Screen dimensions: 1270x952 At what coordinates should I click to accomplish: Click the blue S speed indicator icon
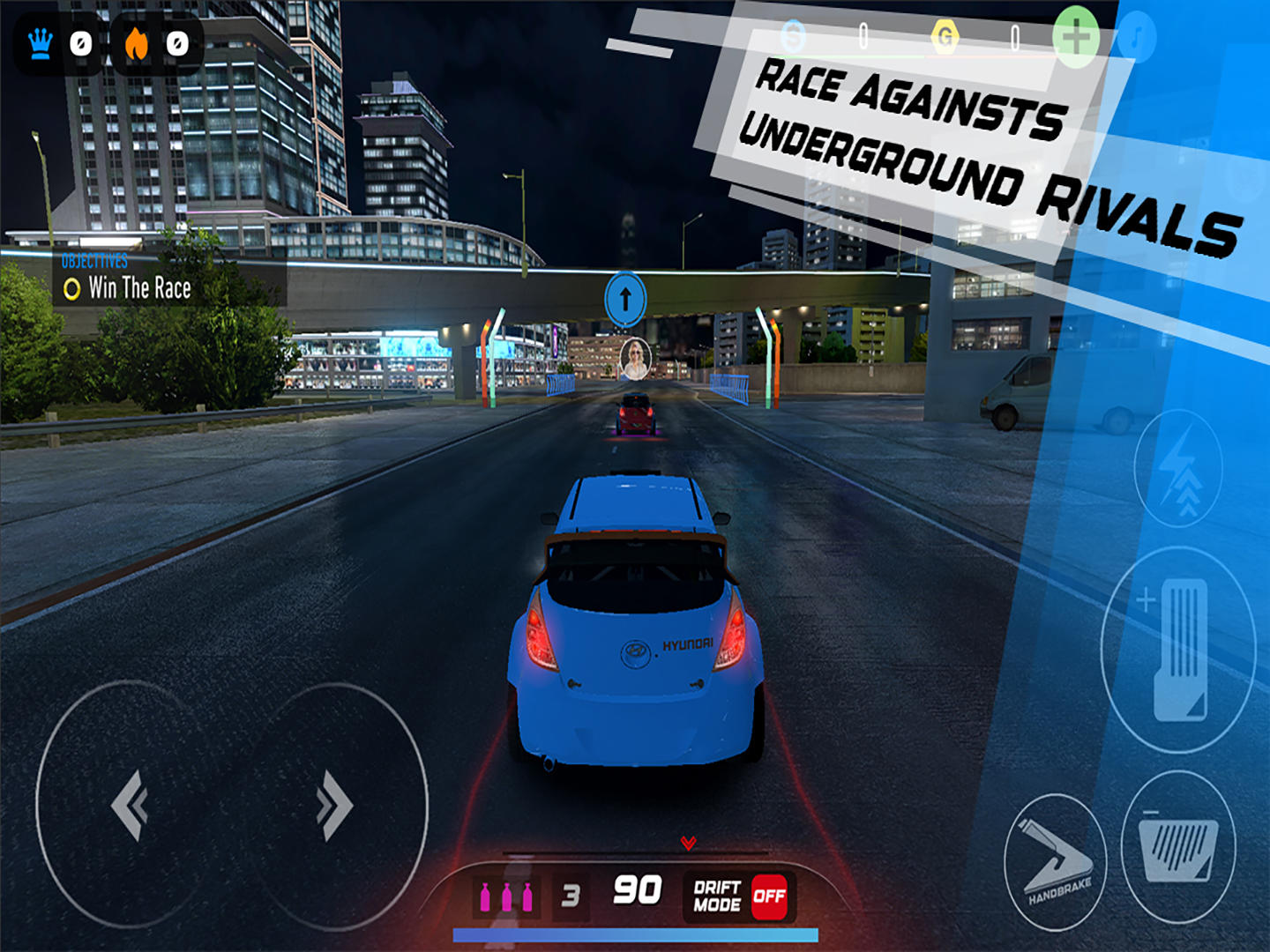(x=794, y=35)
